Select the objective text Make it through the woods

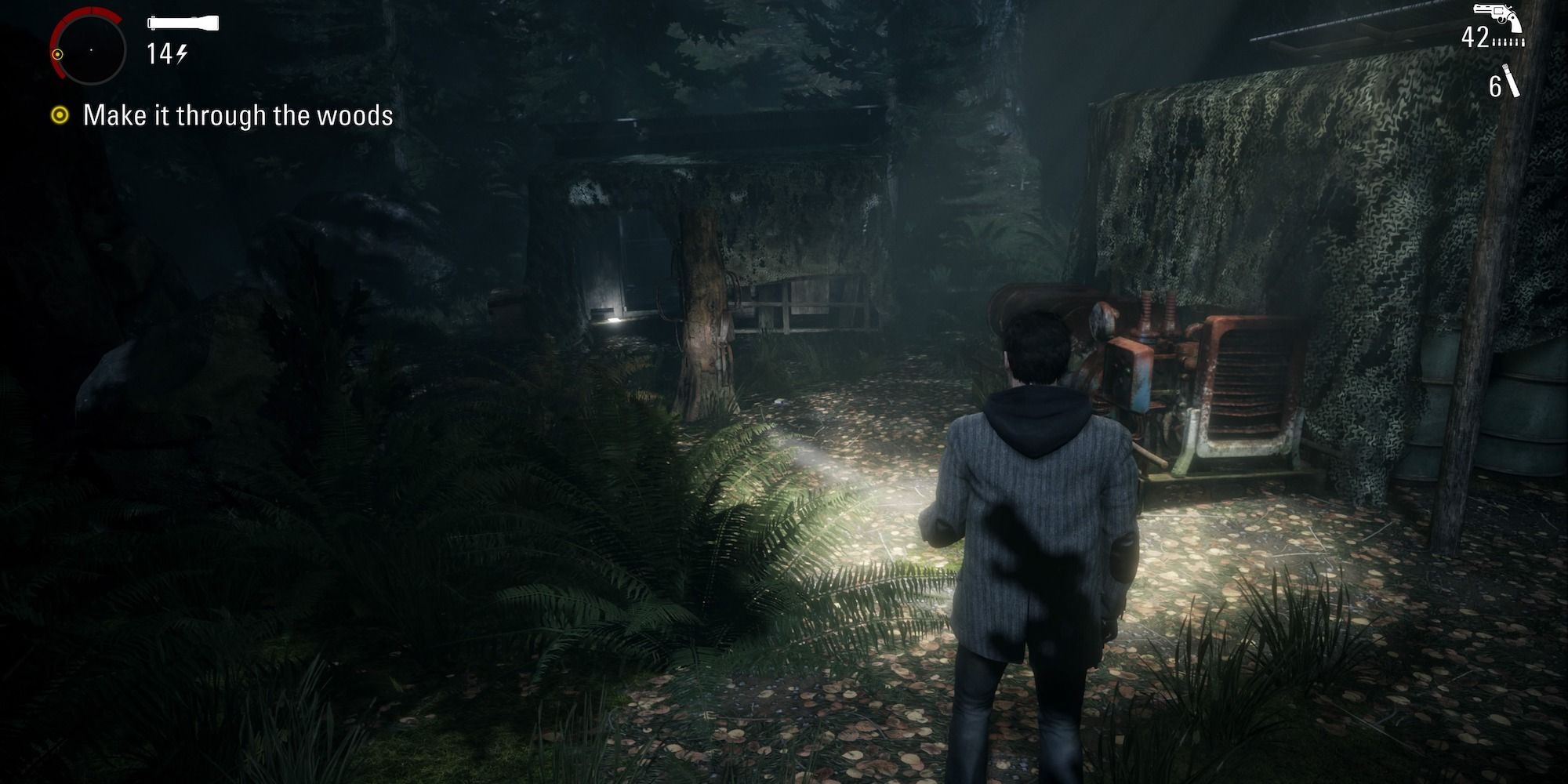point(239,115)
